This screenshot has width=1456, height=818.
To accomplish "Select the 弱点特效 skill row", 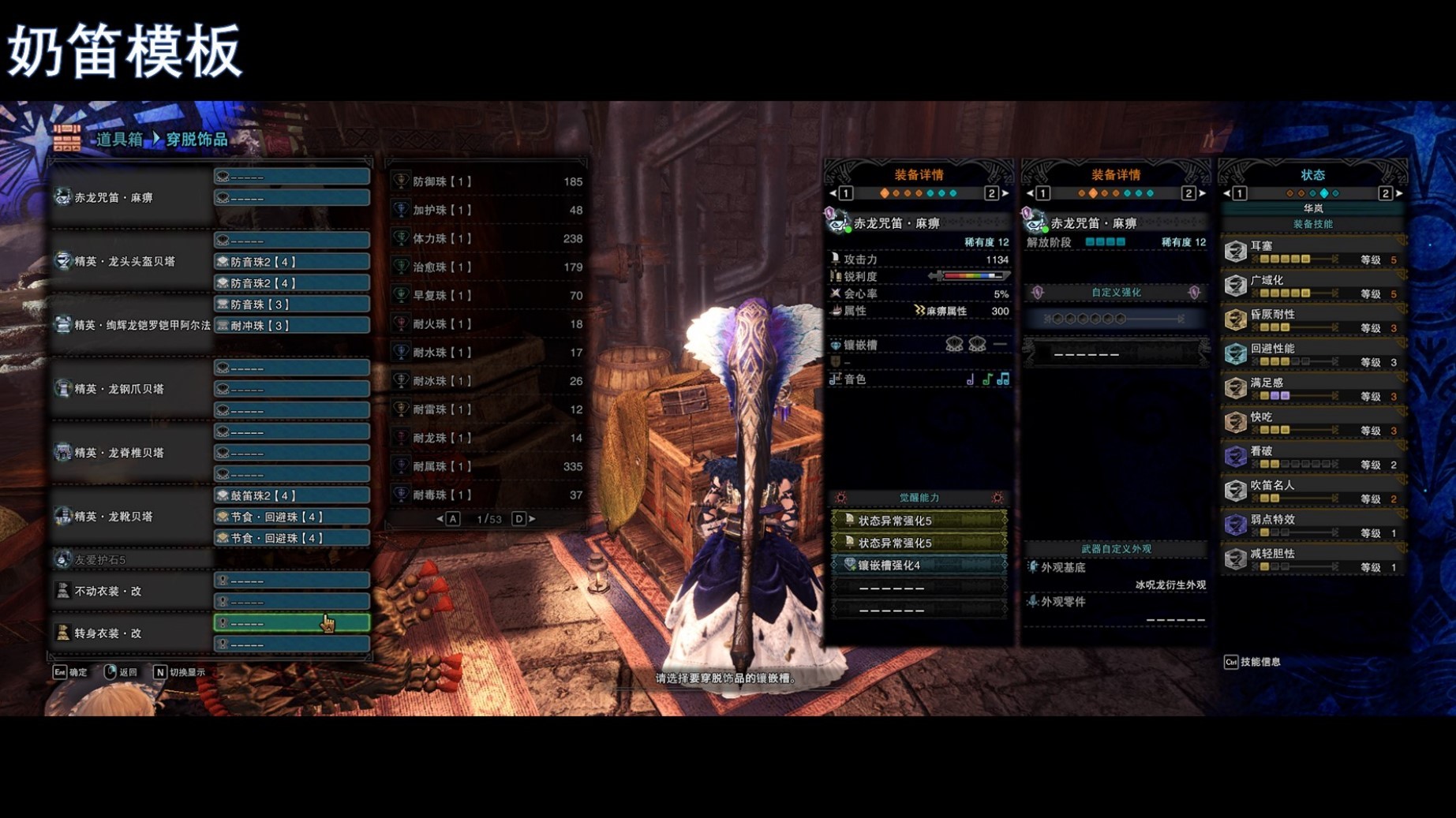I will click(x=1312, y=525).
